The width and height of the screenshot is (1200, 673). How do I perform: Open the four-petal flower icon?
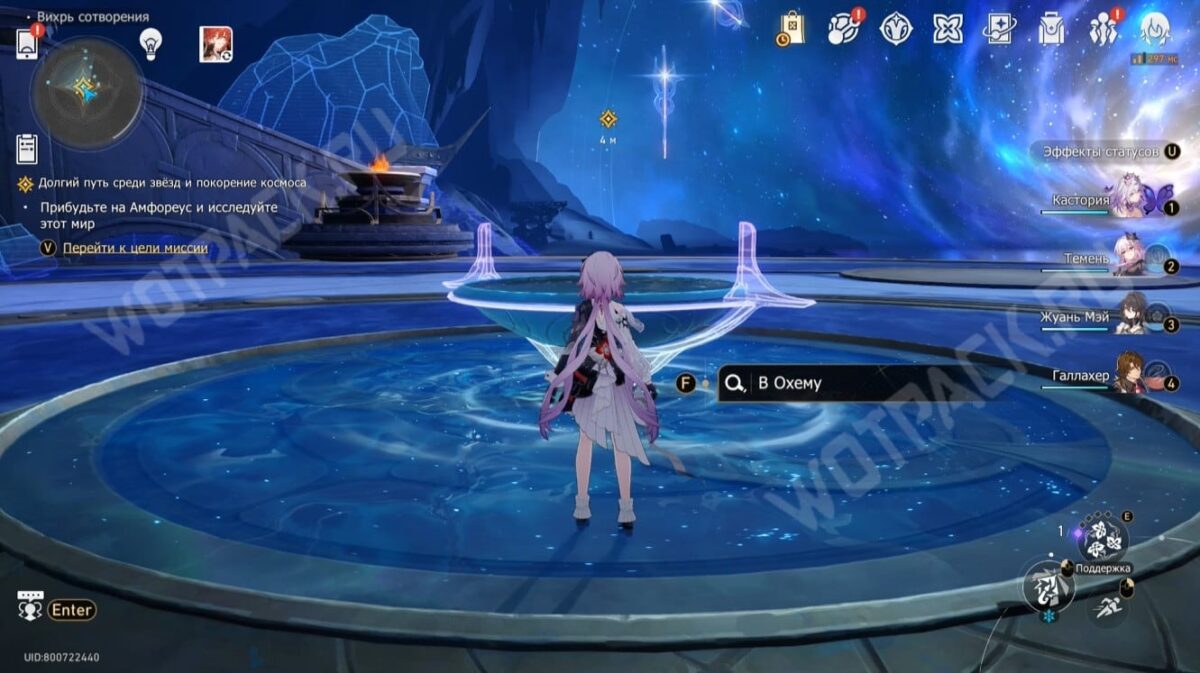[947, 29]
